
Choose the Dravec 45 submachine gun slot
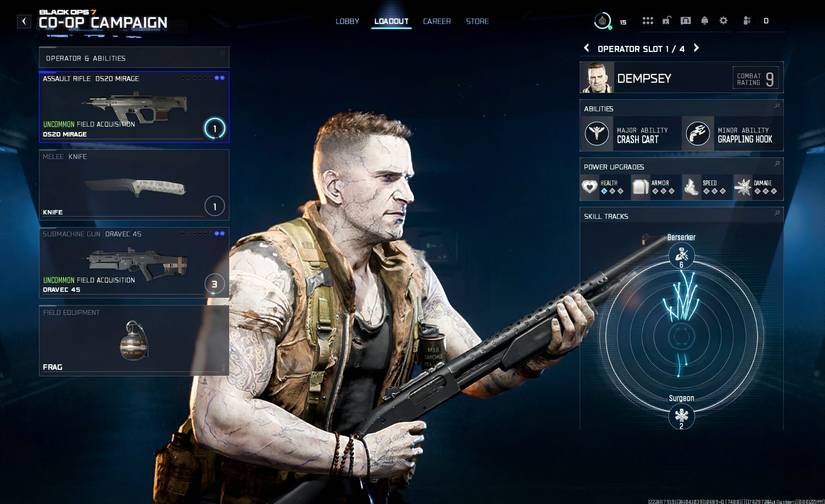point(134,262)
